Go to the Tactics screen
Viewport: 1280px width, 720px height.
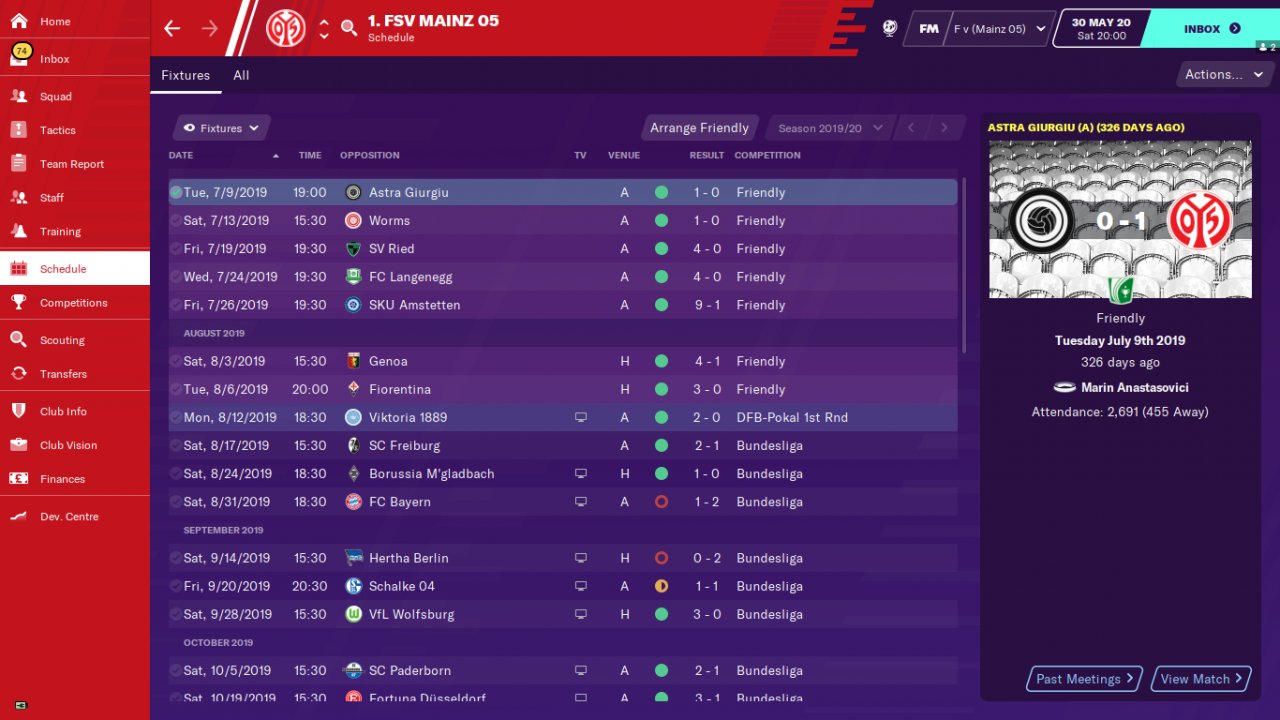(58, 130)
